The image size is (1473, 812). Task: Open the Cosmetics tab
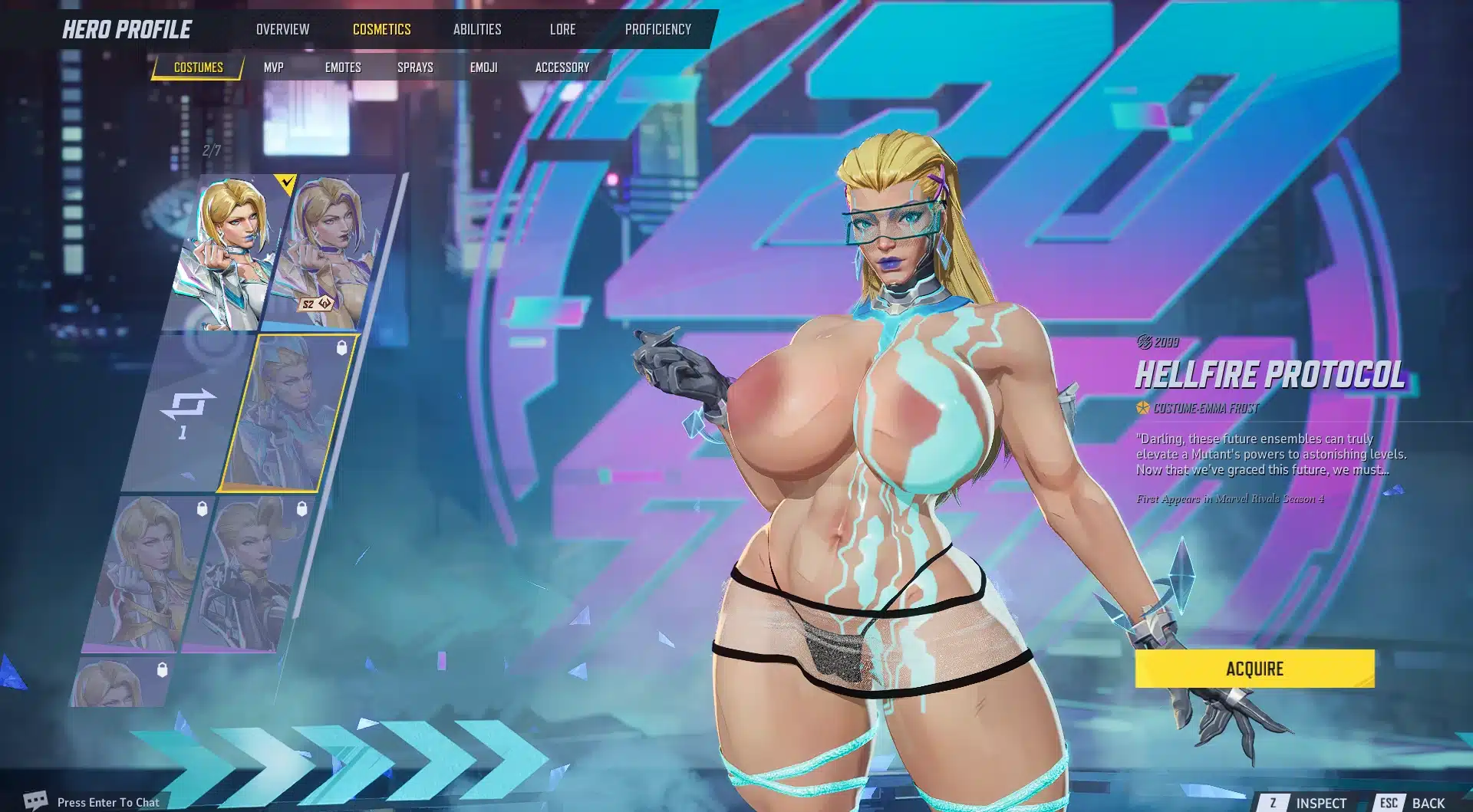pos(381,29)
